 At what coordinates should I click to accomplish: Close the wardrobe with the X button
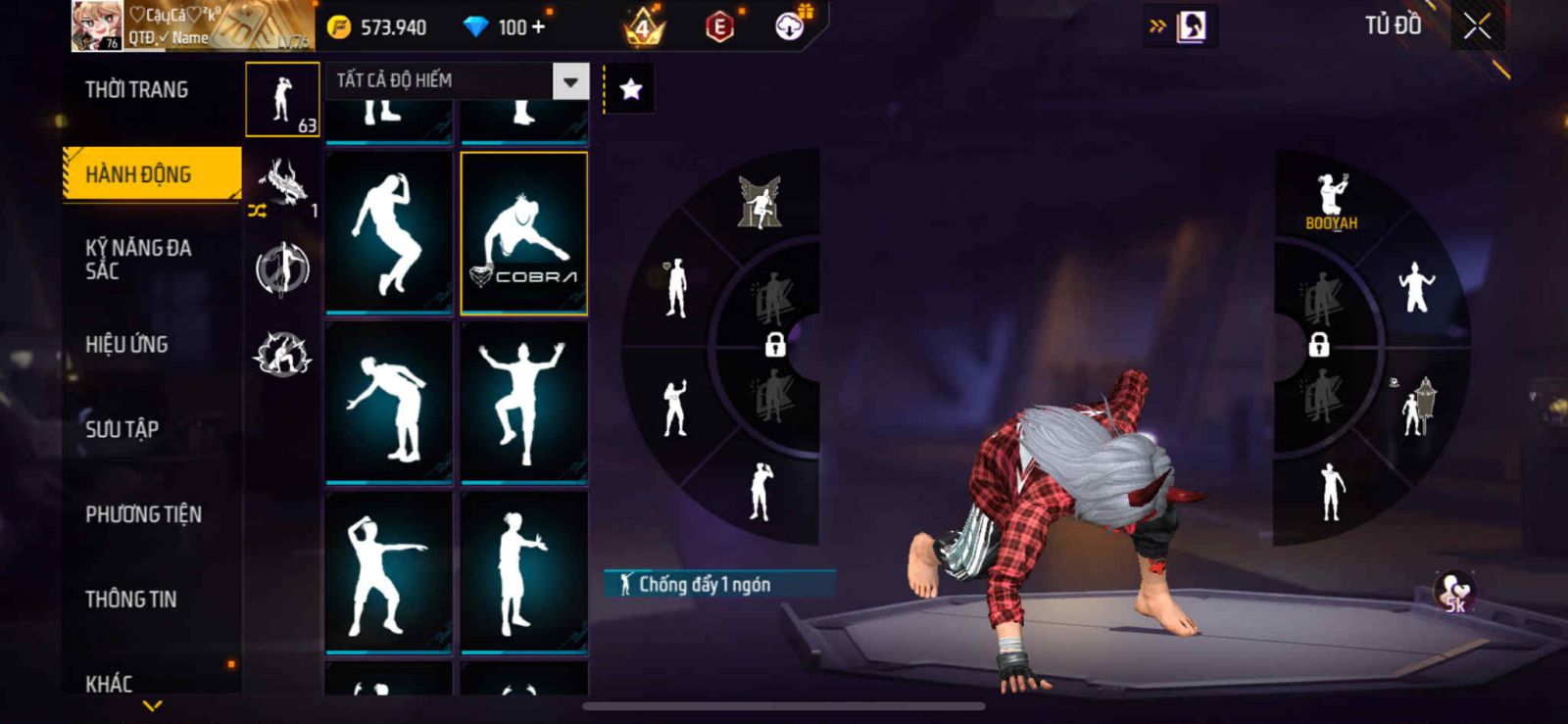(1477, 26)
